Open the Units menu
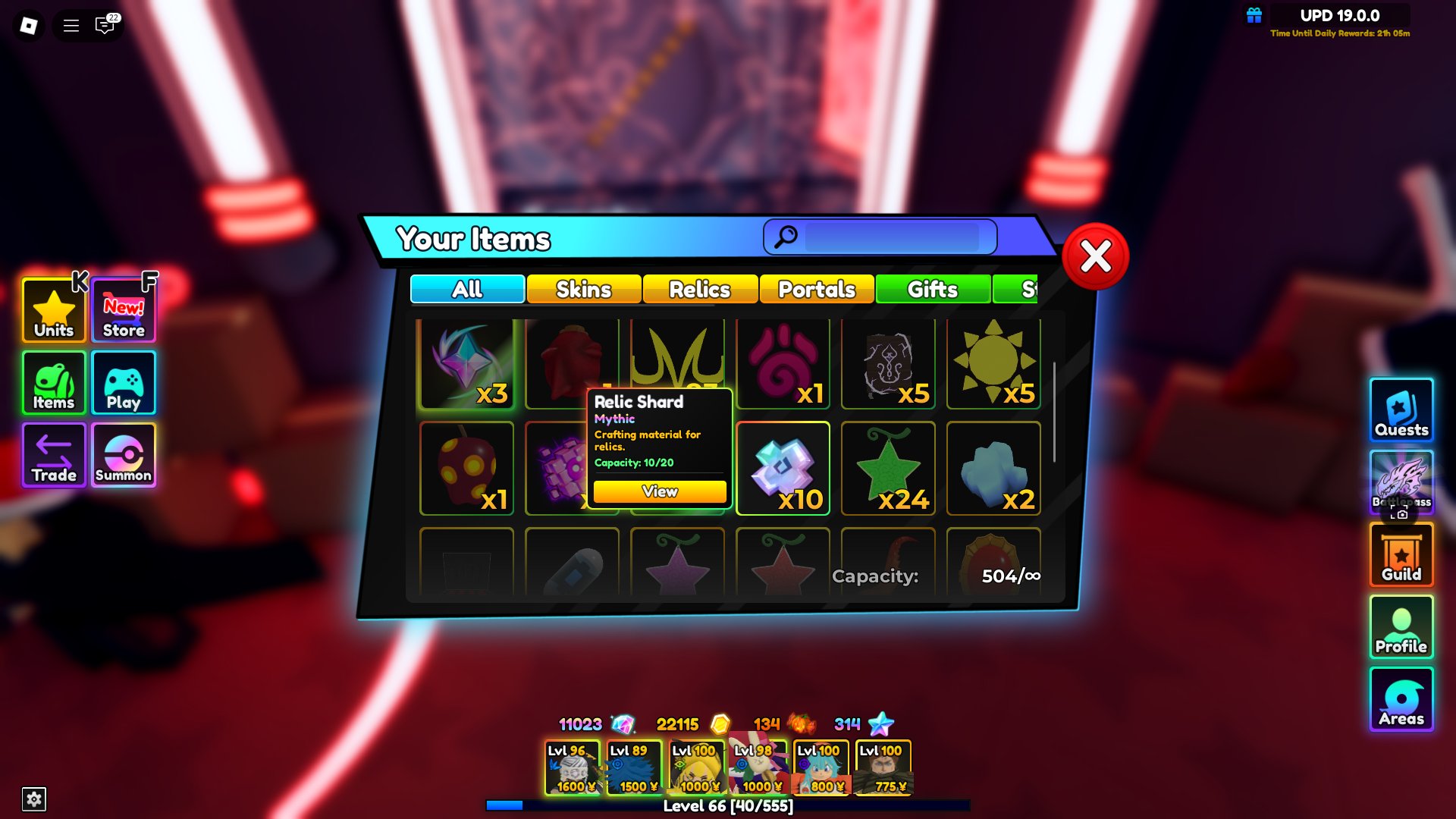Viewport: 1456px width, 819px height. click(52, 309)
